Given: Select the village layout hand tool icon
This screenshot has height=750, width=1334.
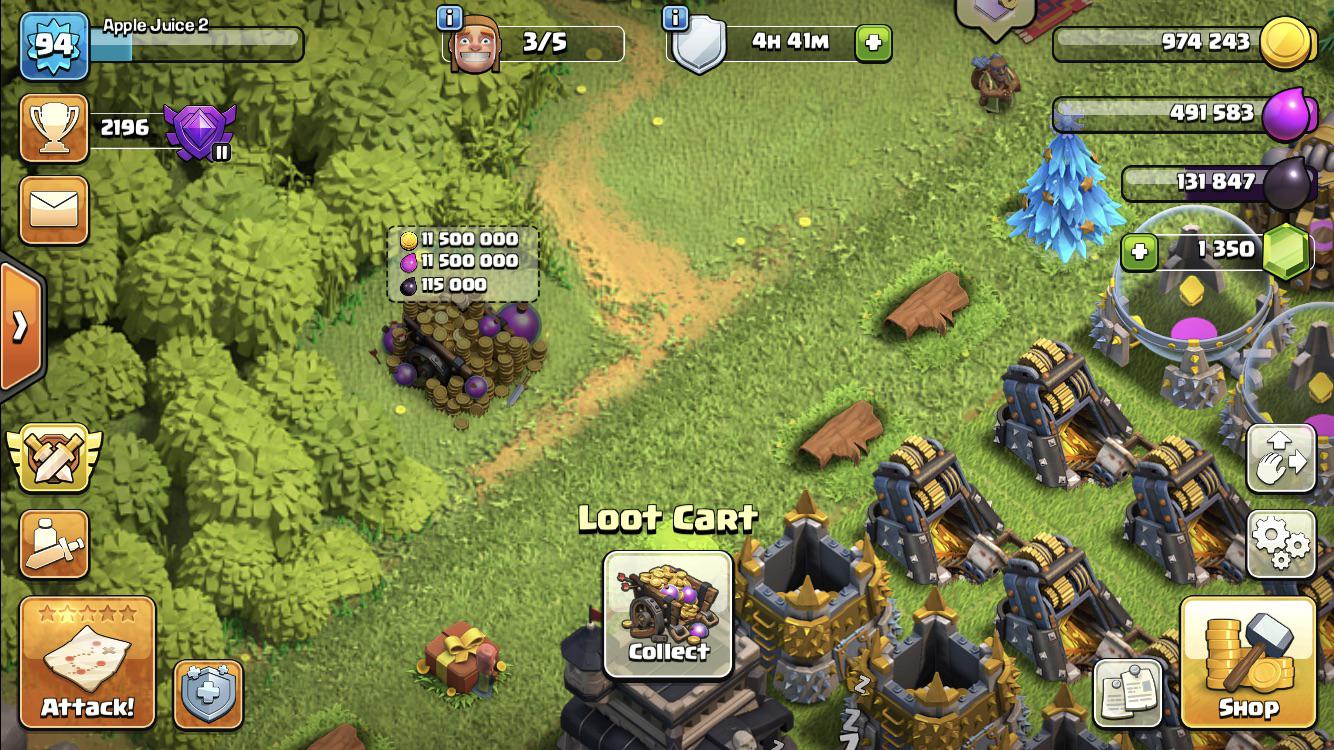Looking at the screenshot, I should pos(1283,458).
